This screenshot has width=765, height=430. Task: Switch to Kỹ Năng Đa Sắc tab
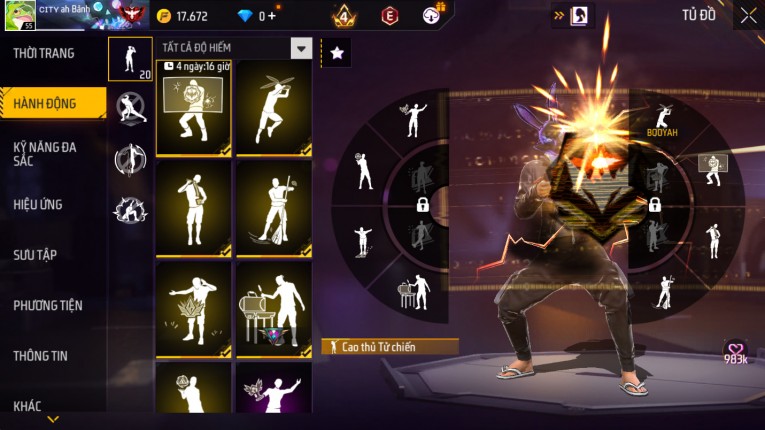(45, 153)
